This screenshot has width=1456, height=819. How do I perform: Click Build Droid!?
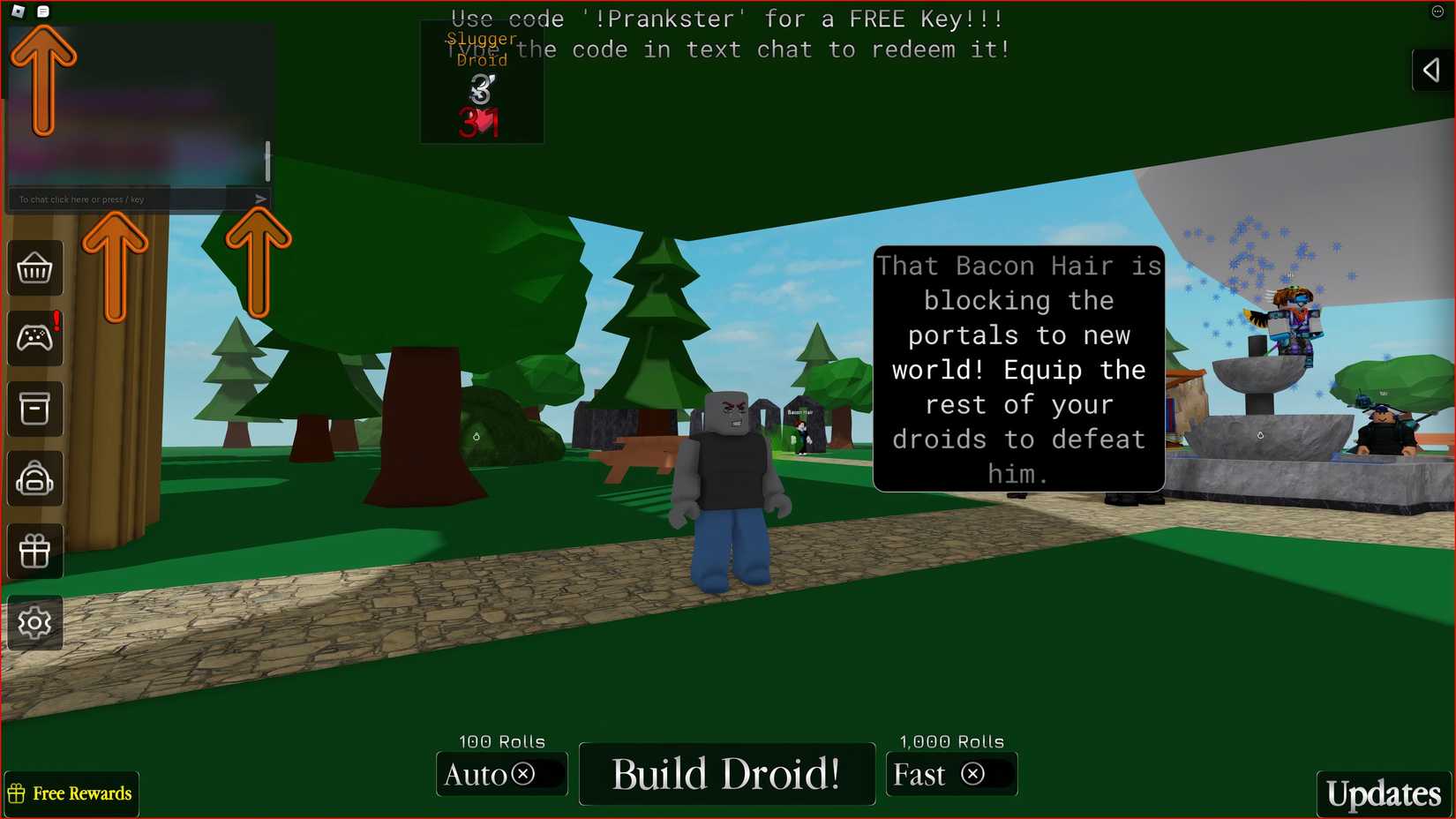(x=726, y=775)
